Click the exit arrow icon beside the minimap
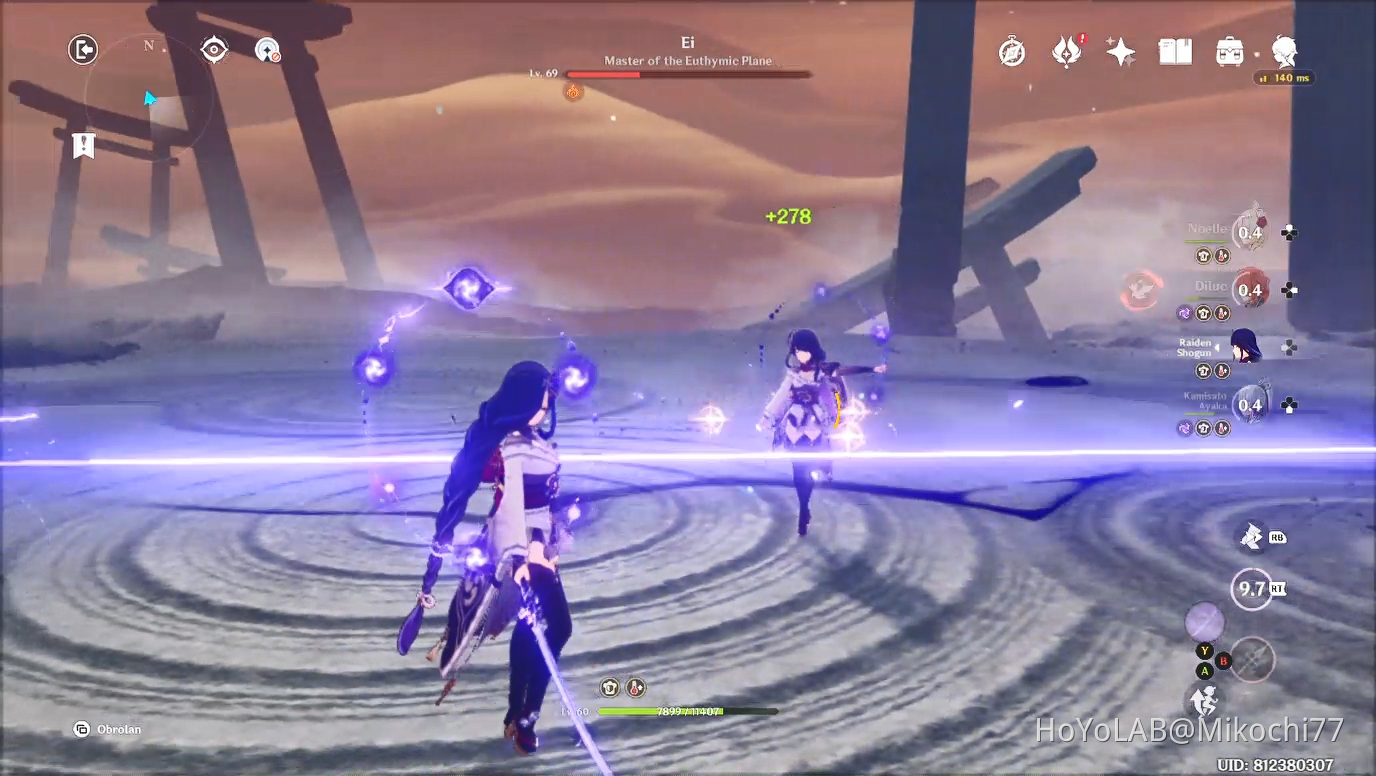The width and height of the screenshot is (1376, 776). click(x=84, y=50)
